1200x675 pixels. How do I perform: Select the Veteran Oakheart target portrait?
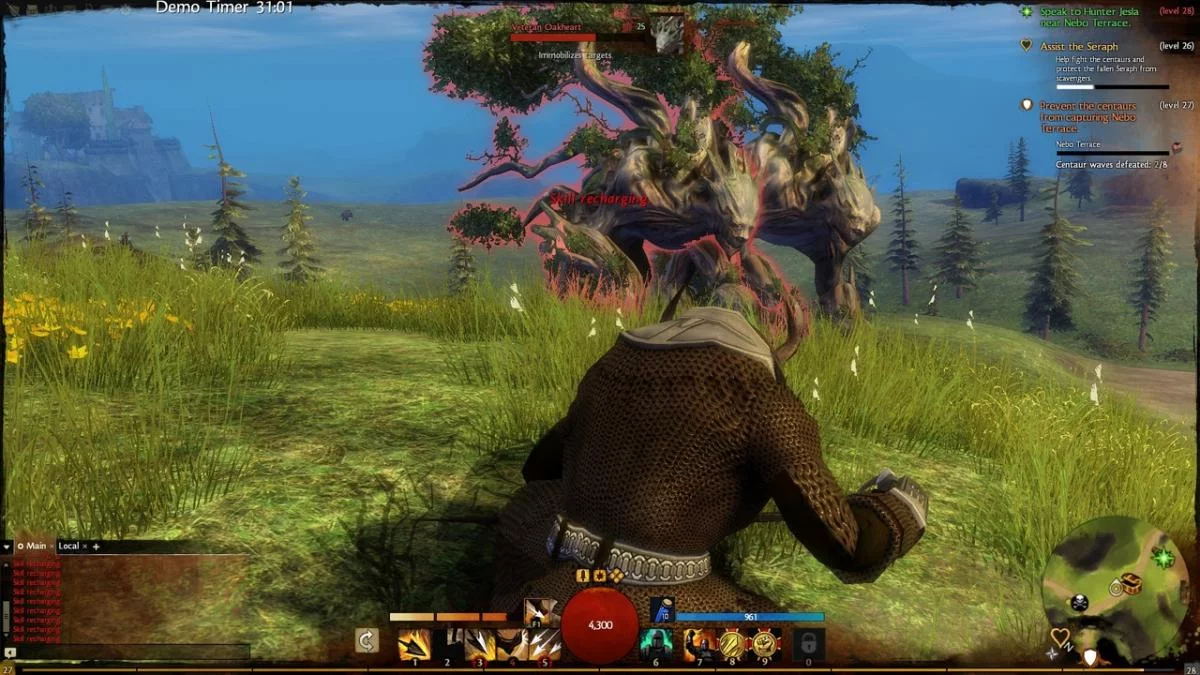(x=668, y=33)
